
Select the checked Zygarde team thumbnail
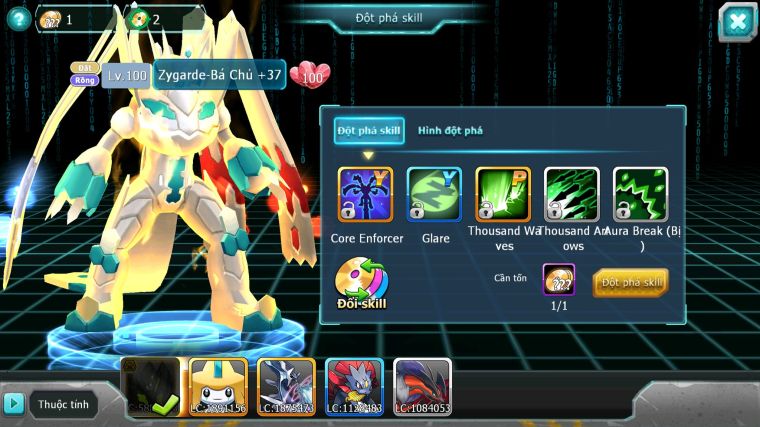150,387
